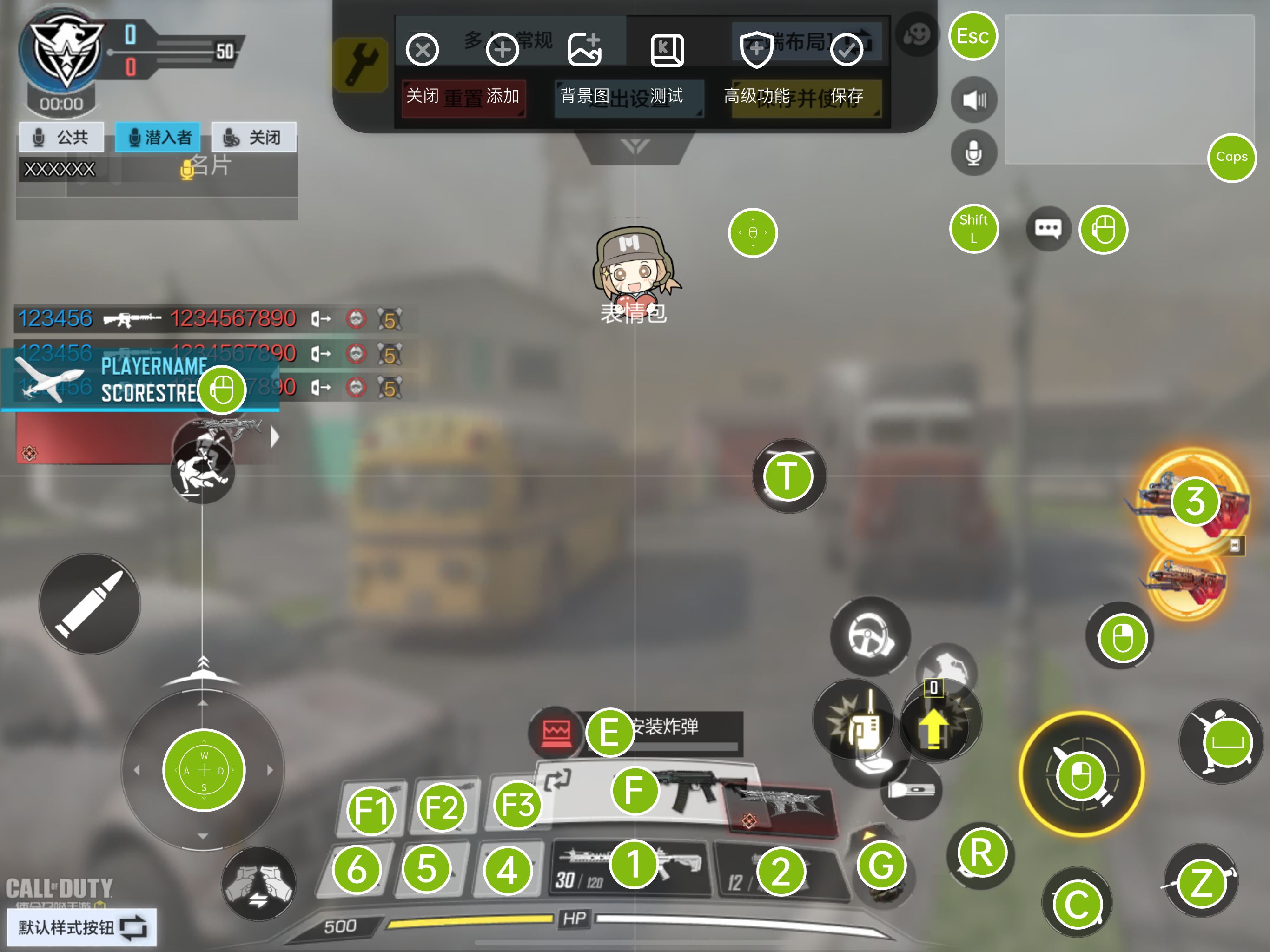This screenshot has width=1270, height=952.
Task: Click the plant bomb prompt bar
Action: tap(683, 728)
